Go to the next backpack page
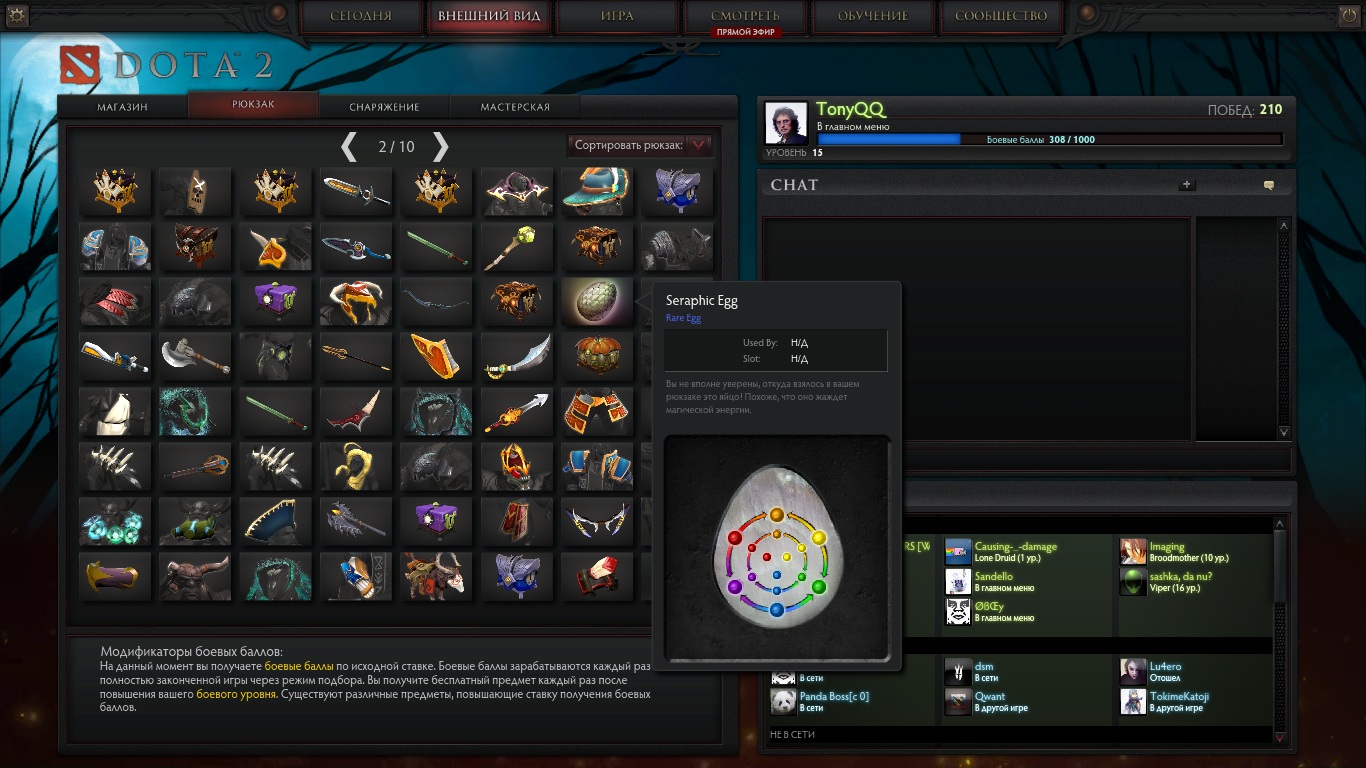This screenshot has height=768, width=1366. [x=440, y=147]
